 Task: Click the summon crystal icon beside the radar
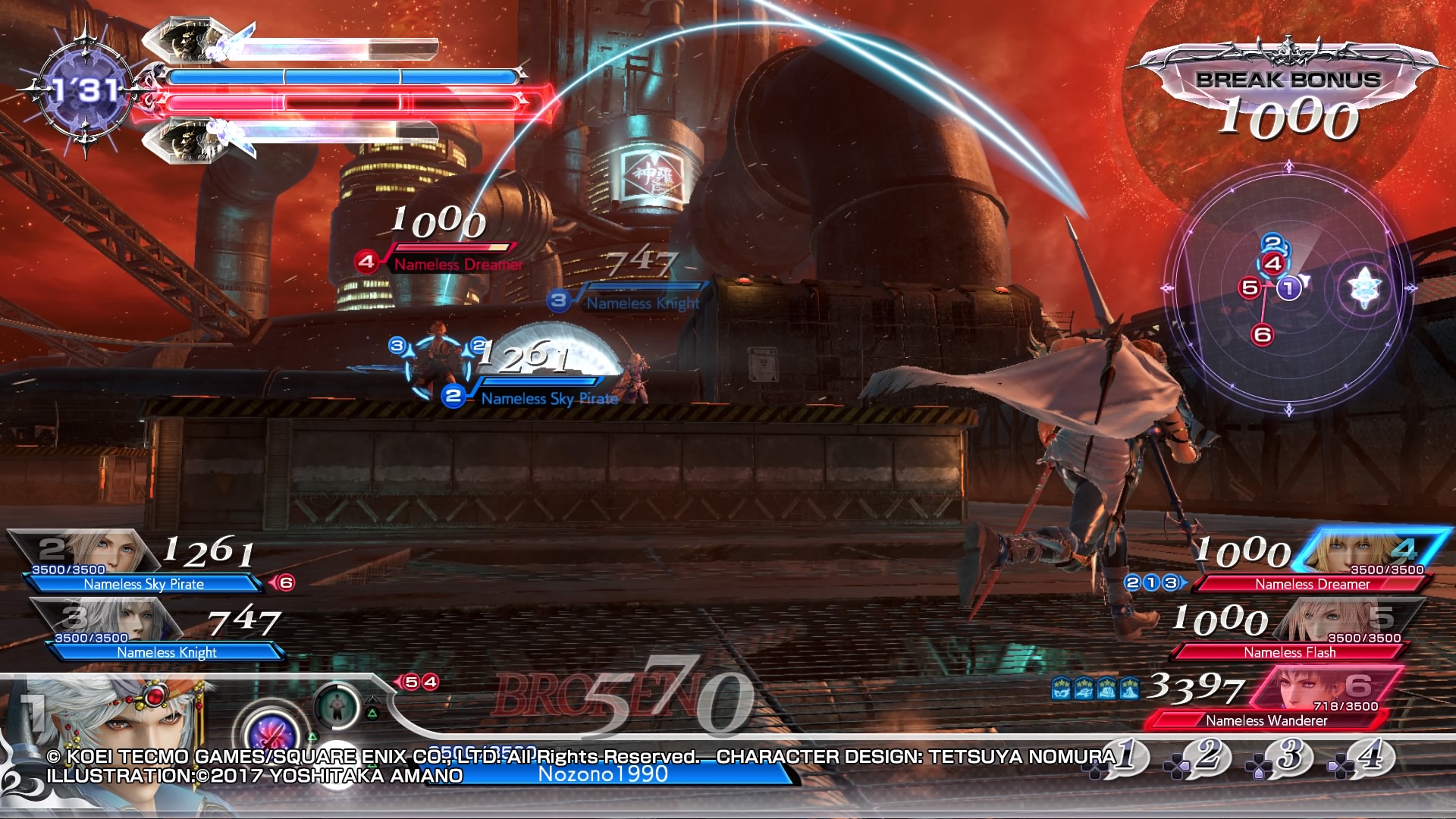1364,287
